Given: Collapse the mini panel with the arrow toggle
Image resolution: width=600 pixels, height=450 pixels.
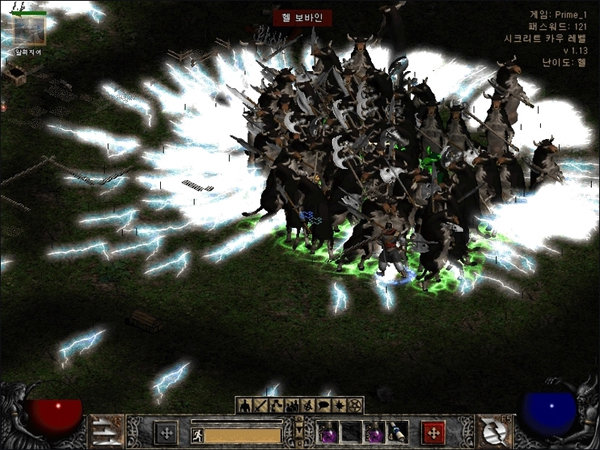Looking at the screenshot, I should pyautogui.click(x=299, y=432).
